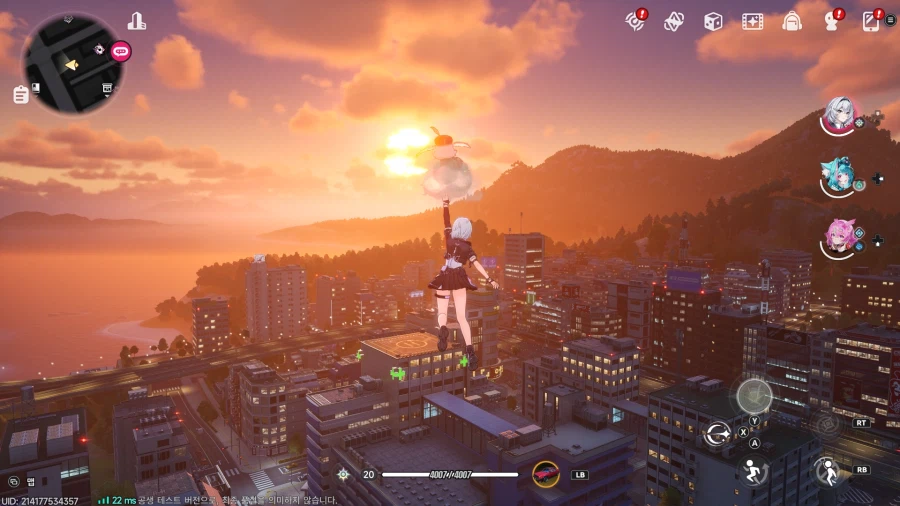900x506 pixels.
Task: Tap the circular arrow swap skill
Action: coord(717,433)
